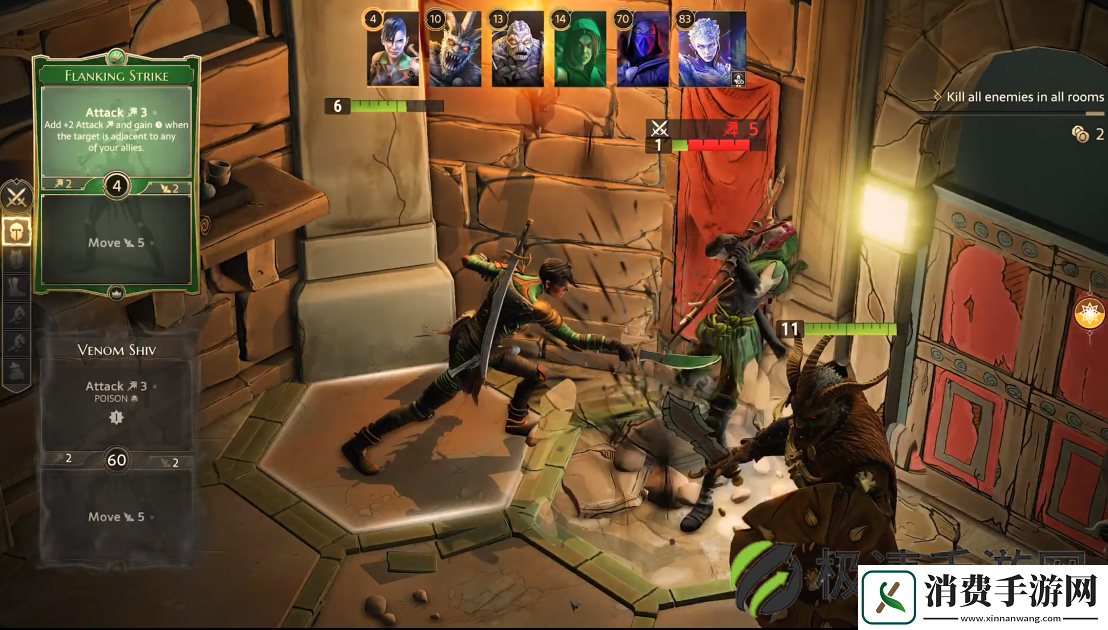Click the initiative 70 masked ninja portrait

pos(642,50)
